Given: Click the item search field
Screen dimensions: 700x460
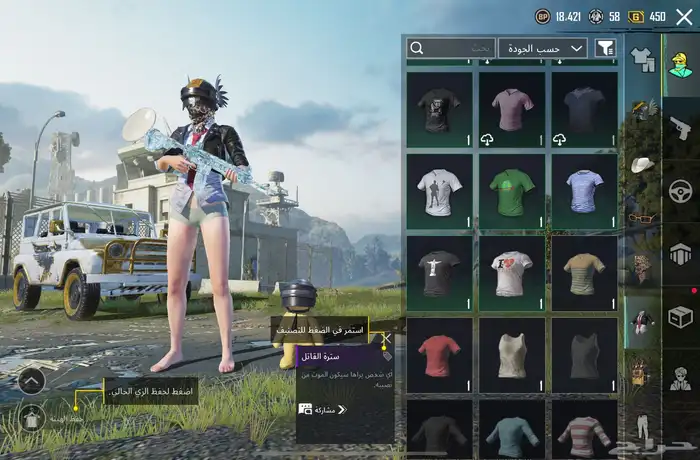Looking at the screenshot, I should pyautogui.click(x=451, y=48).
